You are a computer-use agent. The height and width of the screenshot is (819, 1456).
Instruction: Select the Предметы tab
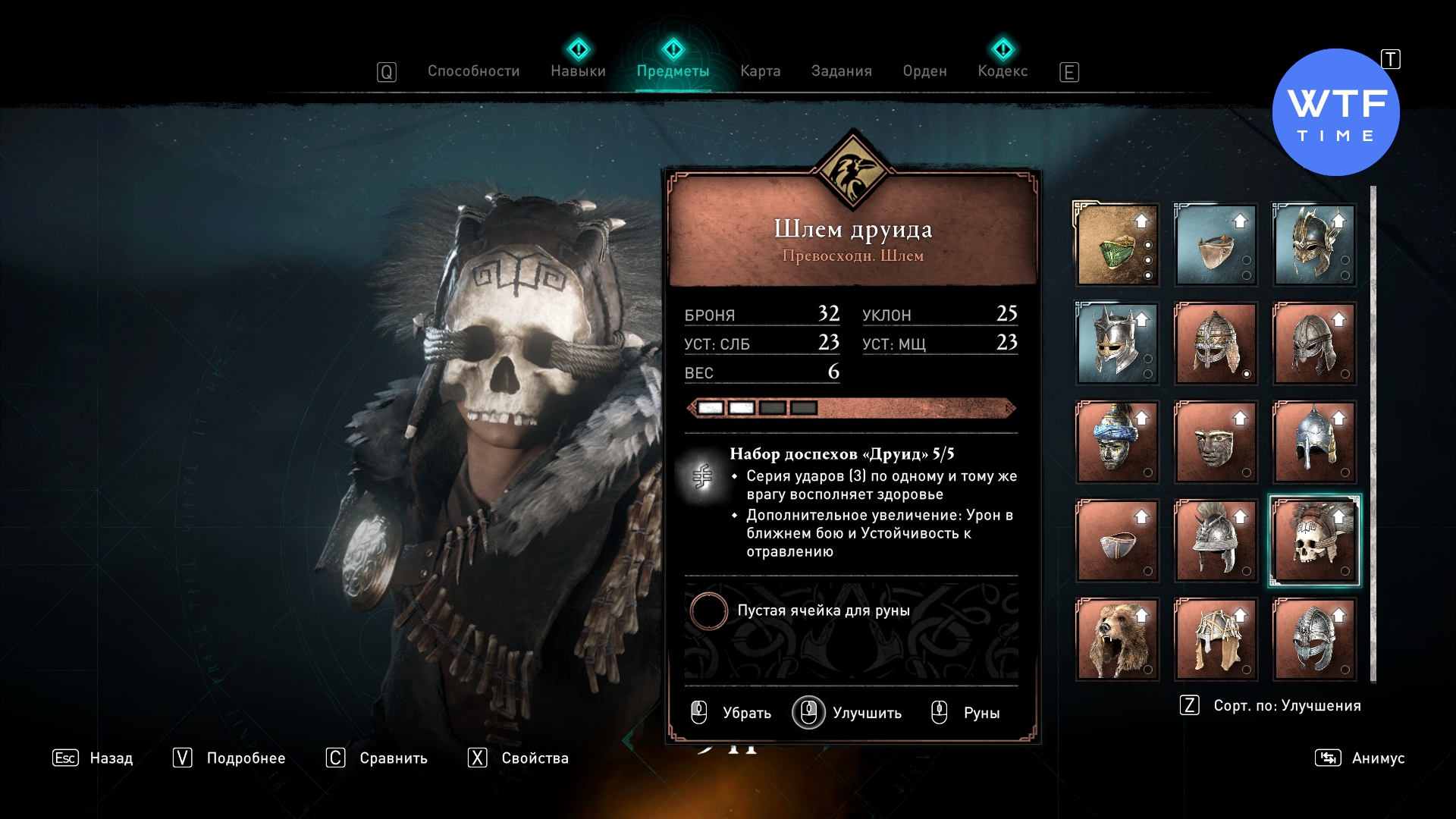[x=673, y=71]
